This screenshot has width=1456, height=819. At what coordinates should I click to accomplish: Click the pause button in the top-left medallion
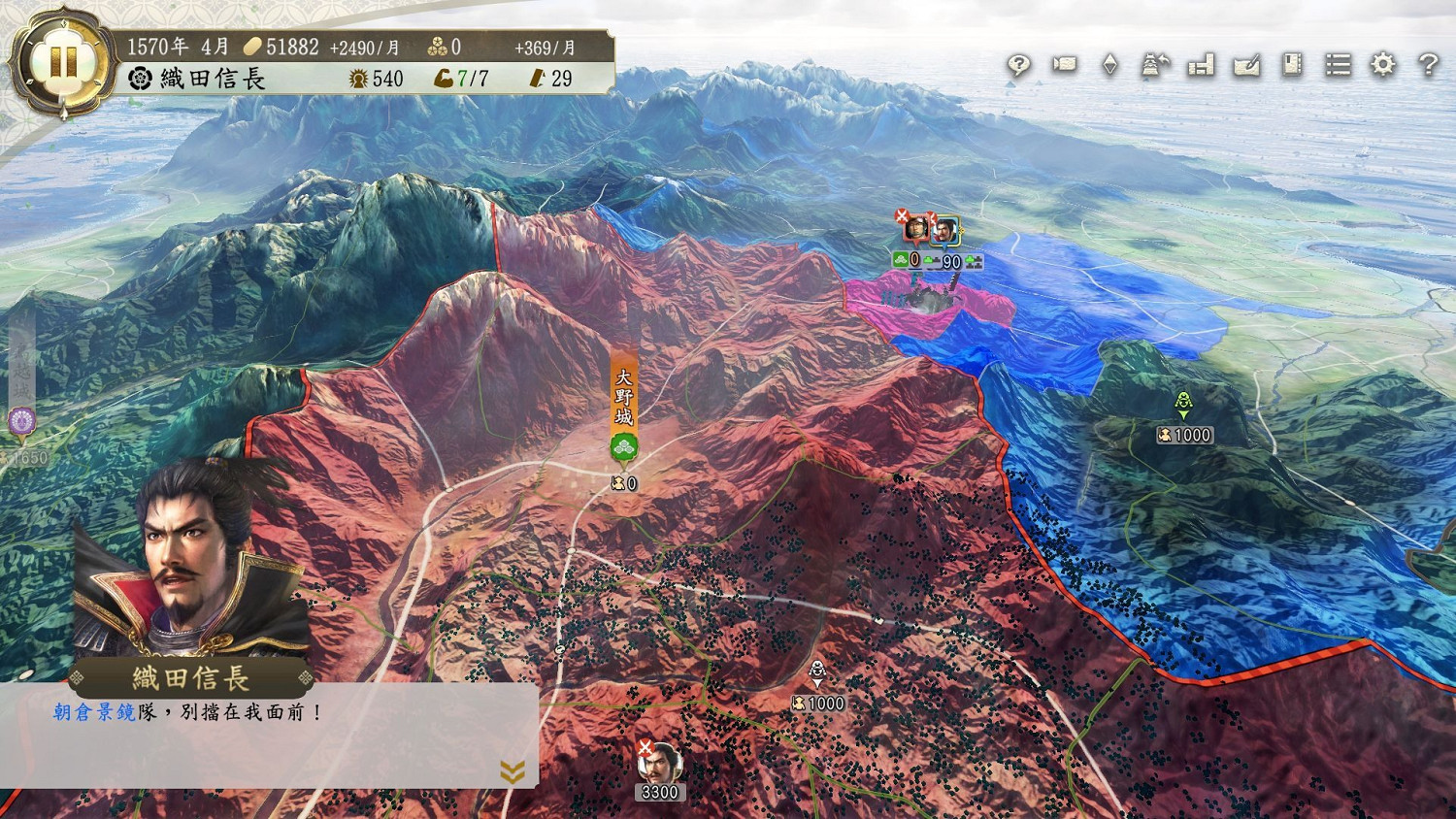point(62,62)
